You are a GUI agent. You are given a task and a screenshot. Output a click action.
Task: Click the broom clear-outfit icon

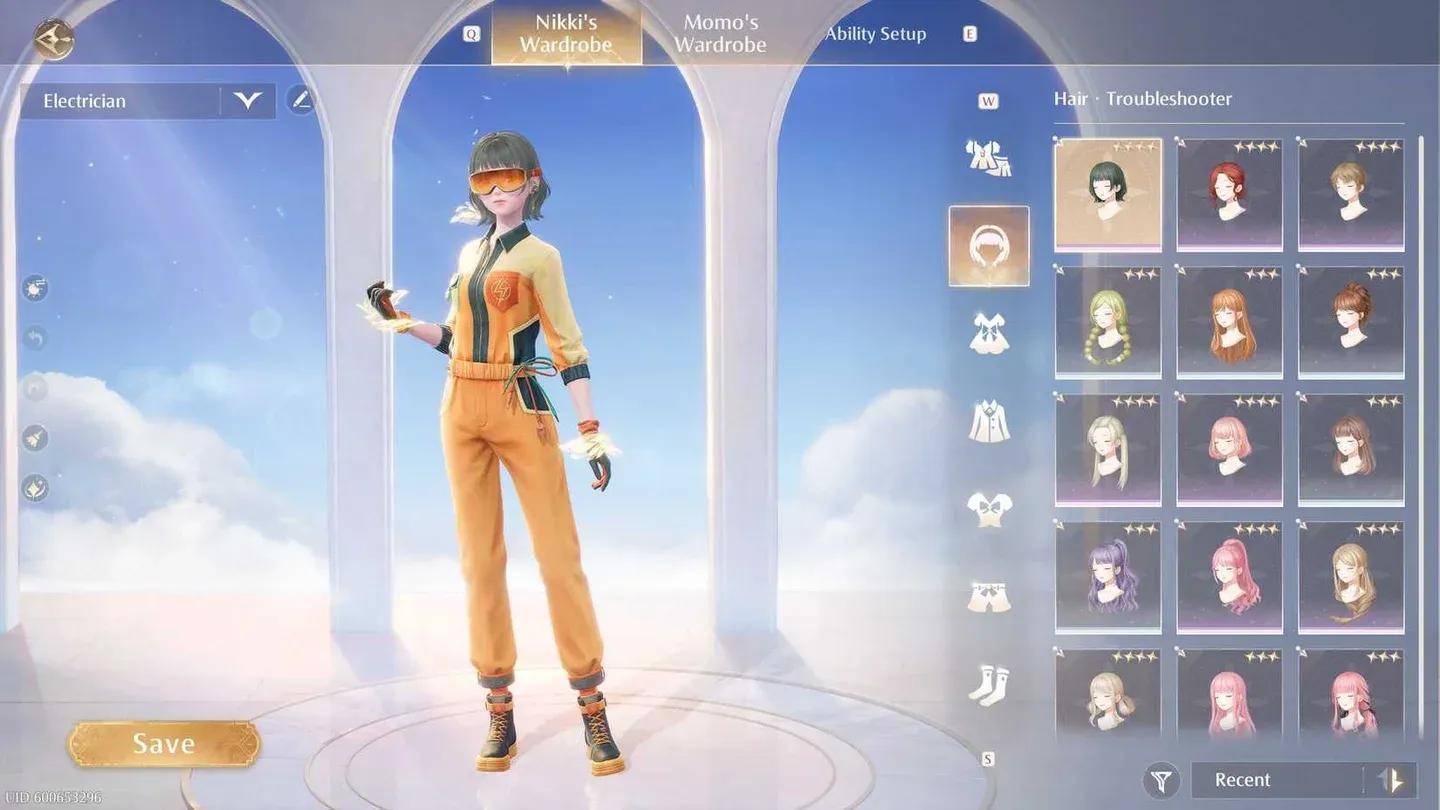(x=35, y=438)
